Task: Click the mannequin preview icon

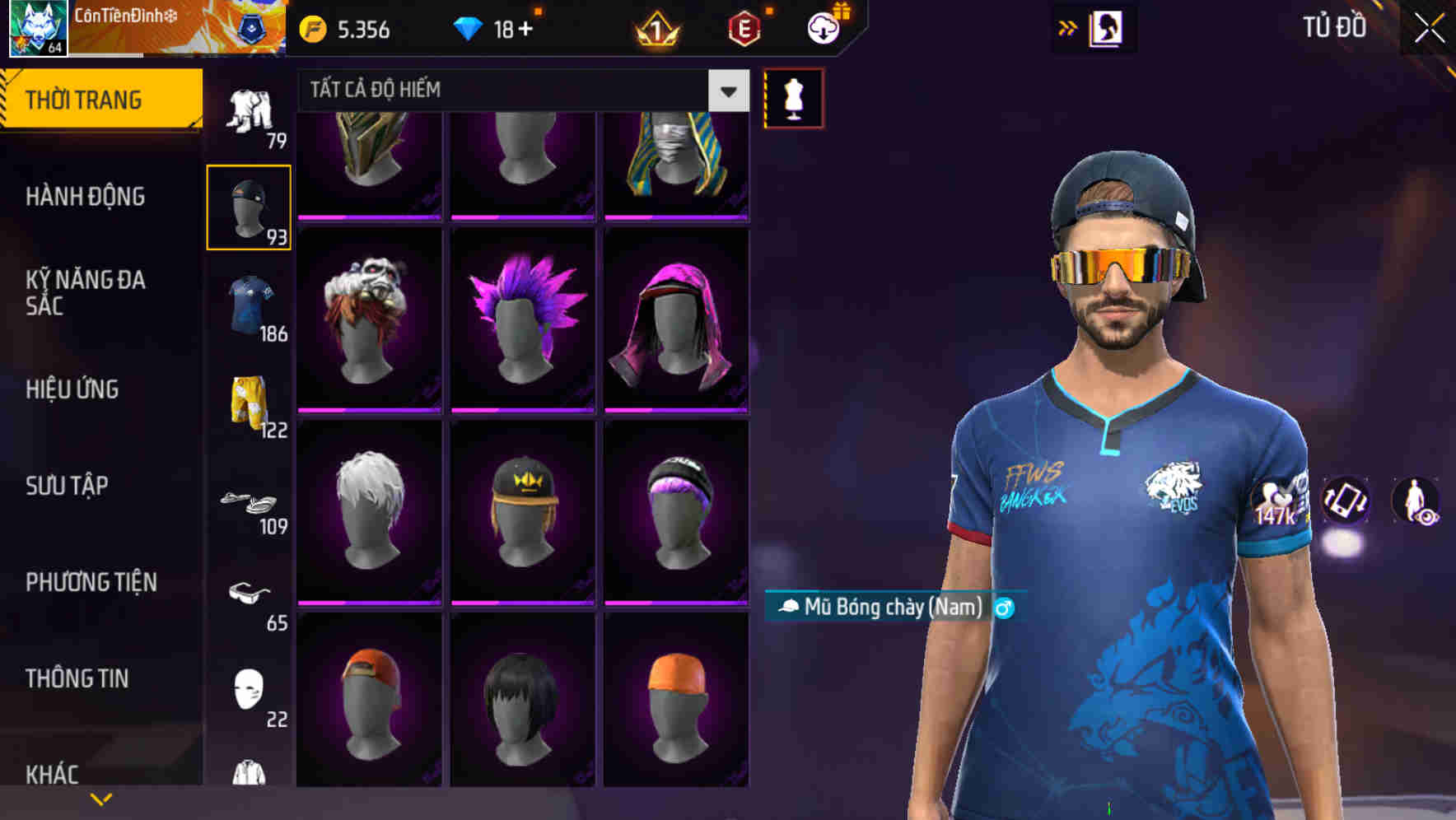Action: tap(792, 97)
